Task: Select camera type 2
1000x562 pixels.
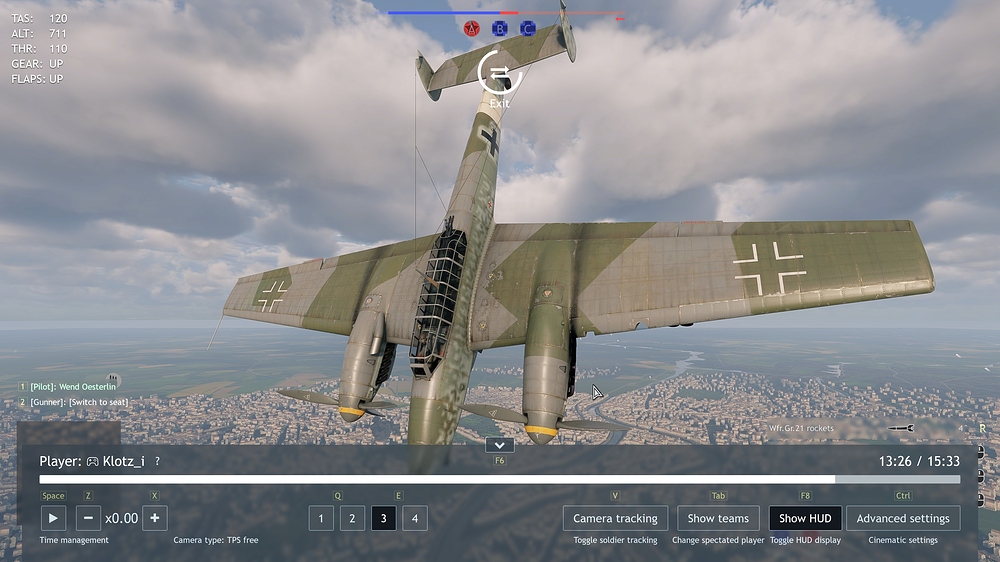Action: [x=352, y=518]
